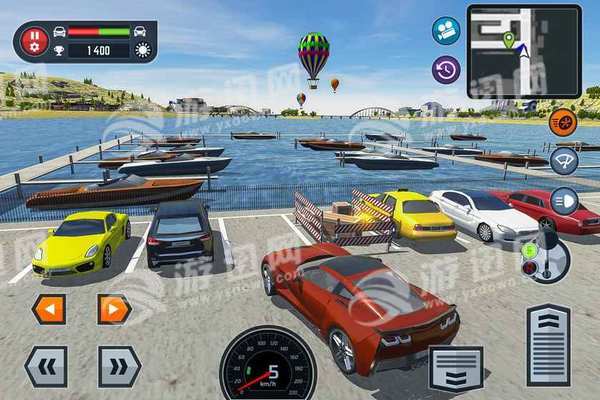The image size is (600, 400).
Task: Steer left with the double-chevron button
Action: coord(46,366)
